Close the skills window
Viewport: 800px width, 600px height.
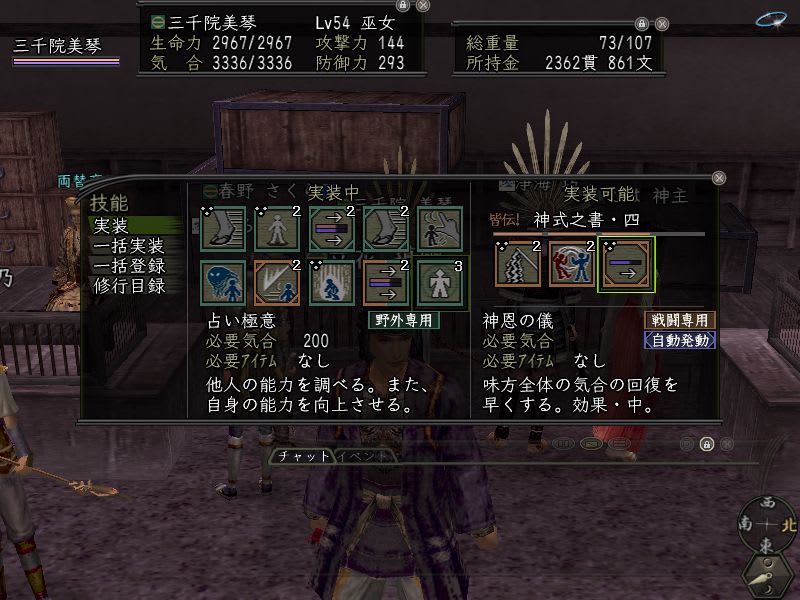718,177
